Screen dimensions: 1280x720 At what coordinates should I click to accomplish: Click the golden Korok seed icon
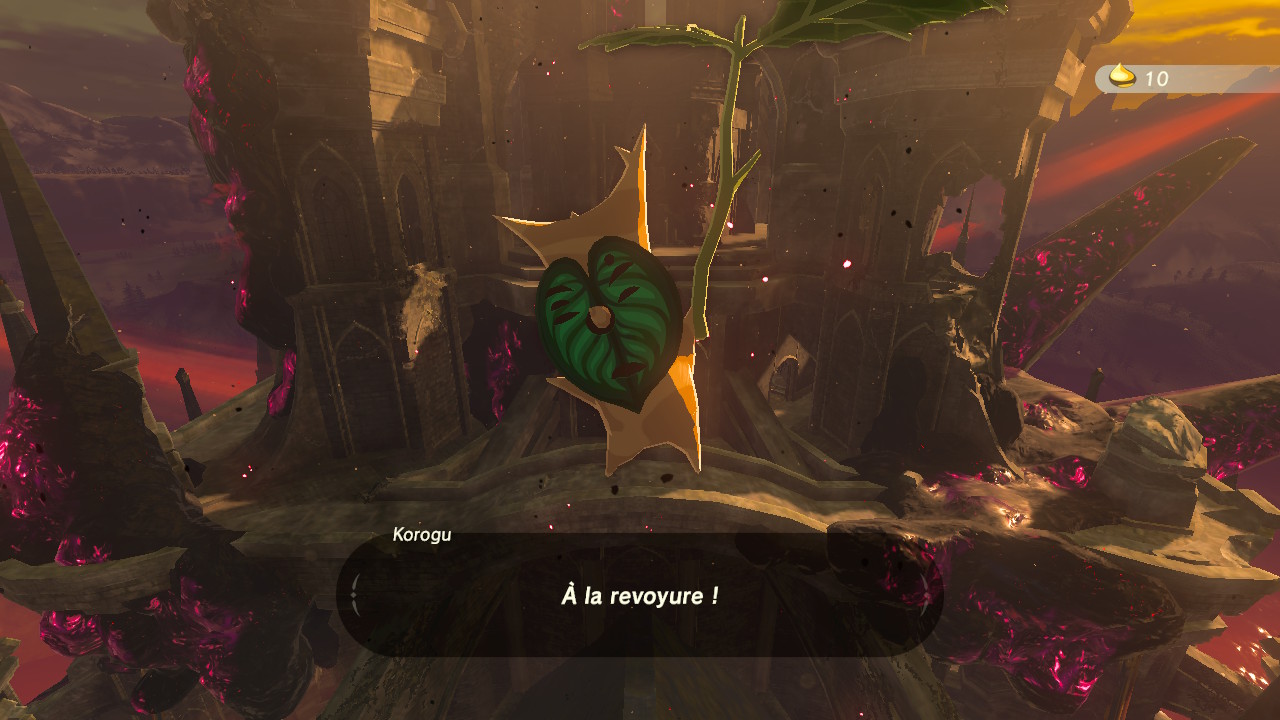coord(1123,77)
